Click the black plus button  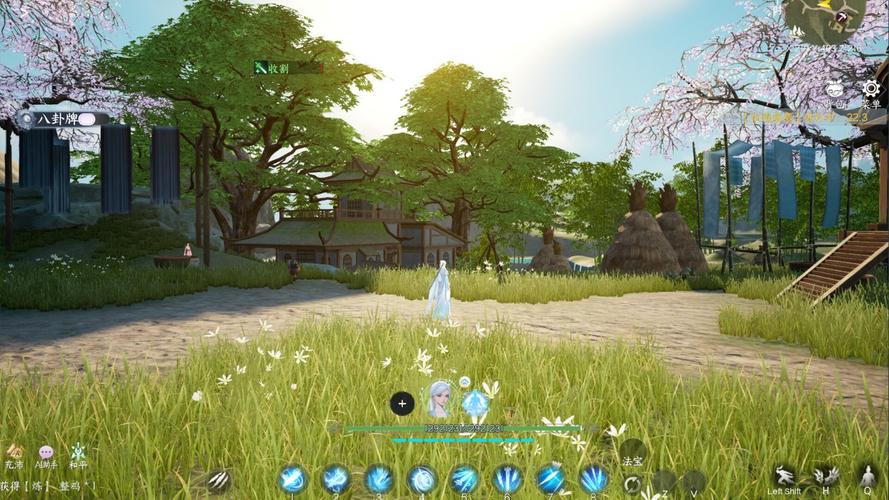coord(402,404)
